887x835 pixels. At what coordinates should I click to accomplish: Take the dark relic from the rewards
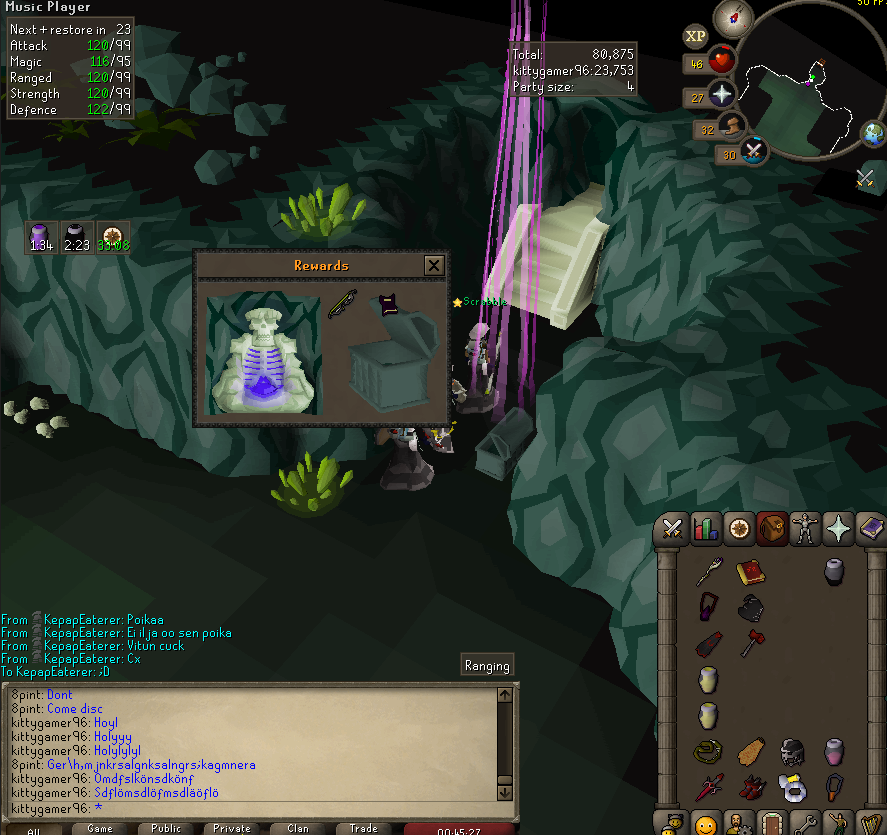point(386,304)
